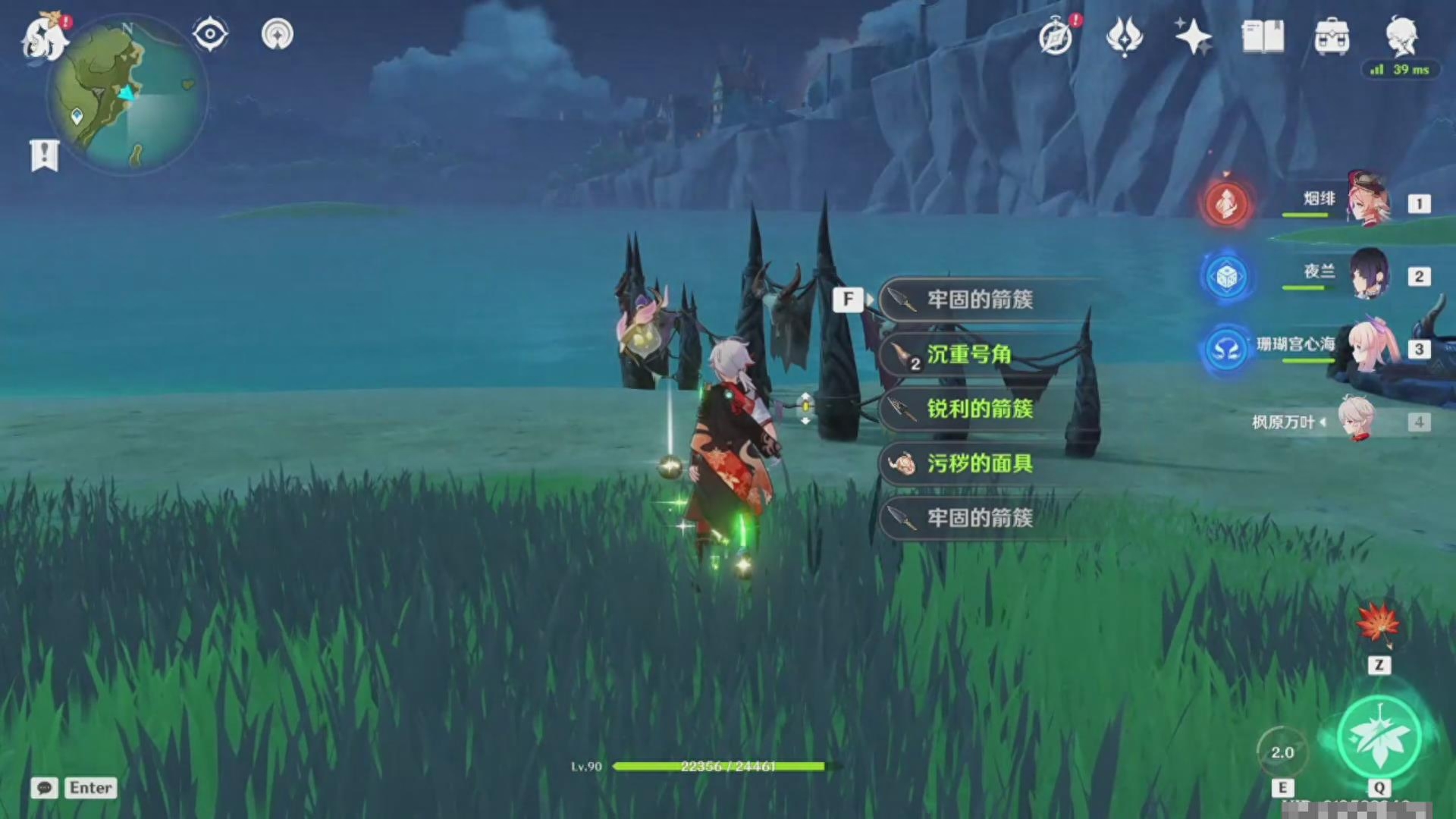Open the quest log exclamation banner
The height and width of the screenshot is (819, 1456).
pyautogui.click(x=45, y=155)
